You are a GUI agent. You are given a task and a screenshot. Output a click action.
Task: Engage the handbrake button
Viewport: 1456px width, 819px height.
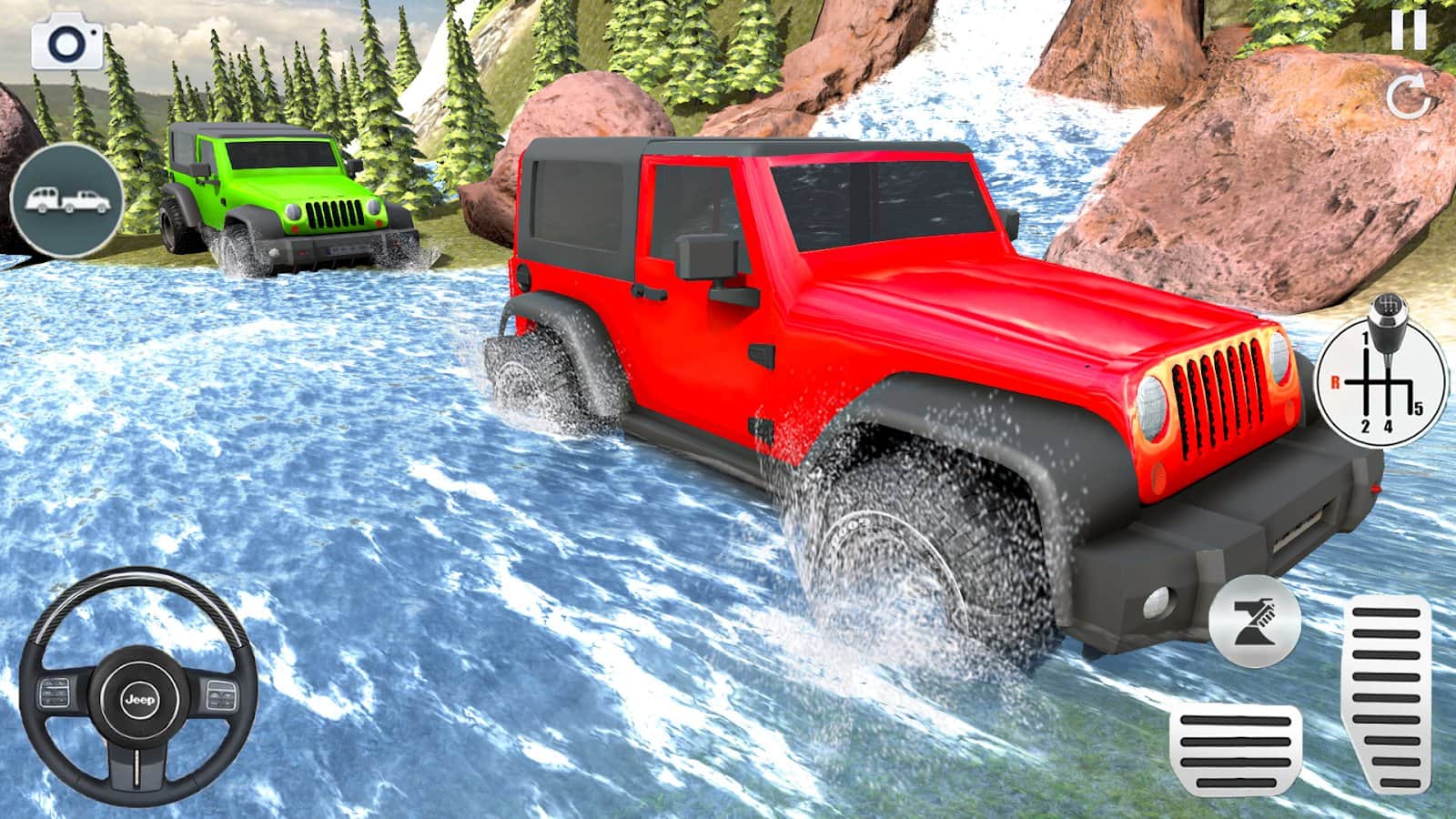1255,622
